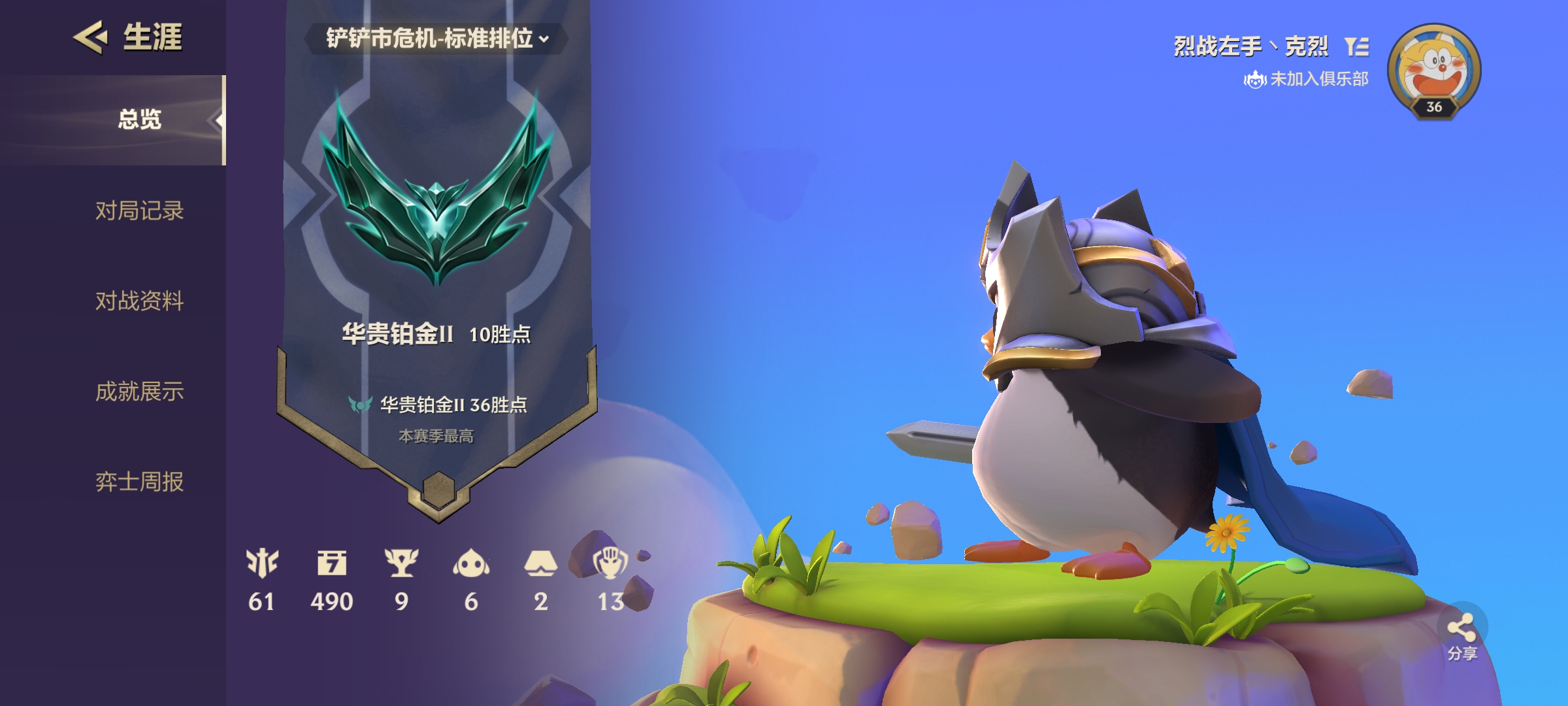
Task: Click the 未加入俱乐部 club status link
Action: (1307, 79)
